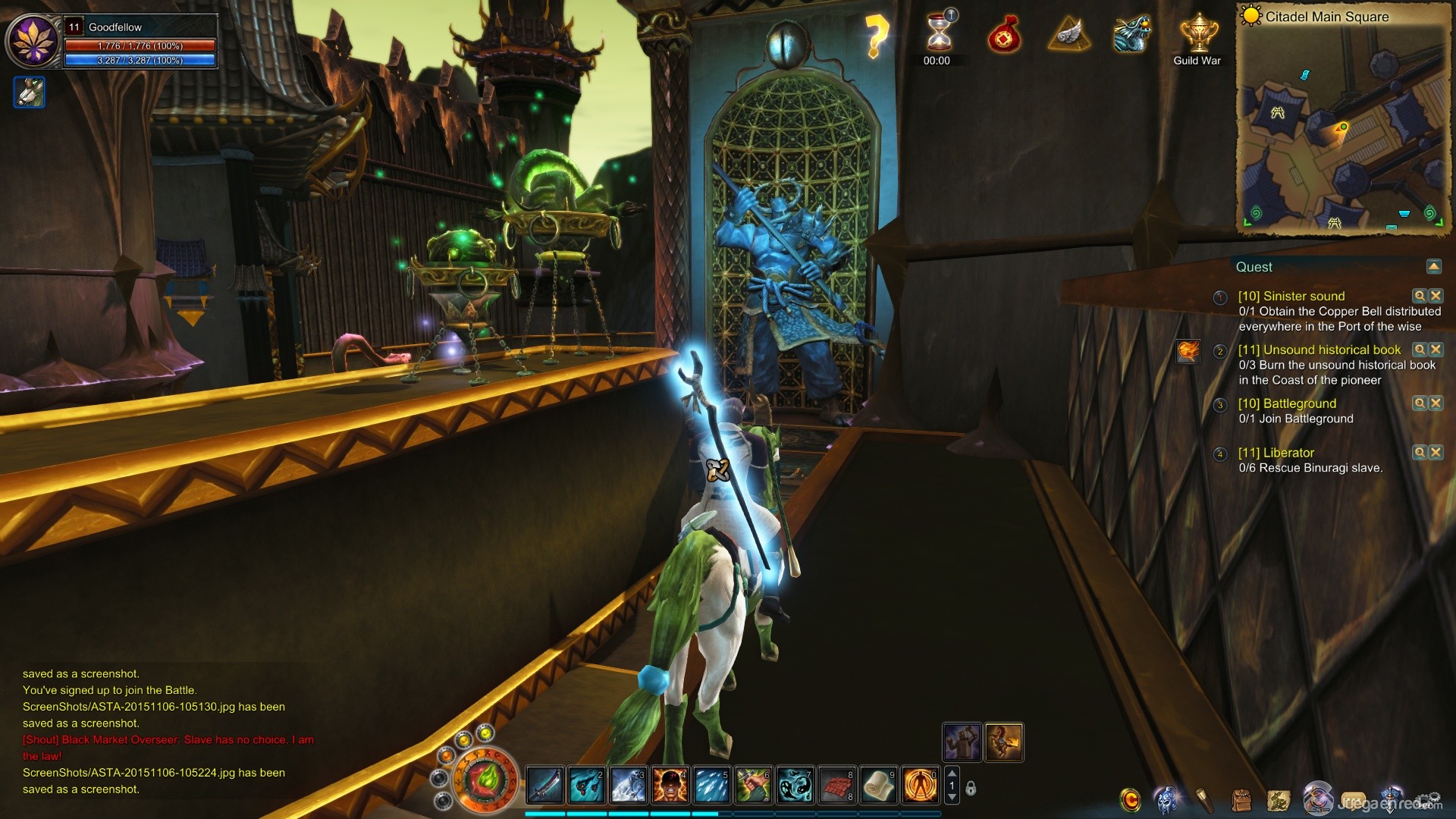Select the Sinister sound quest

point(1291,297)
